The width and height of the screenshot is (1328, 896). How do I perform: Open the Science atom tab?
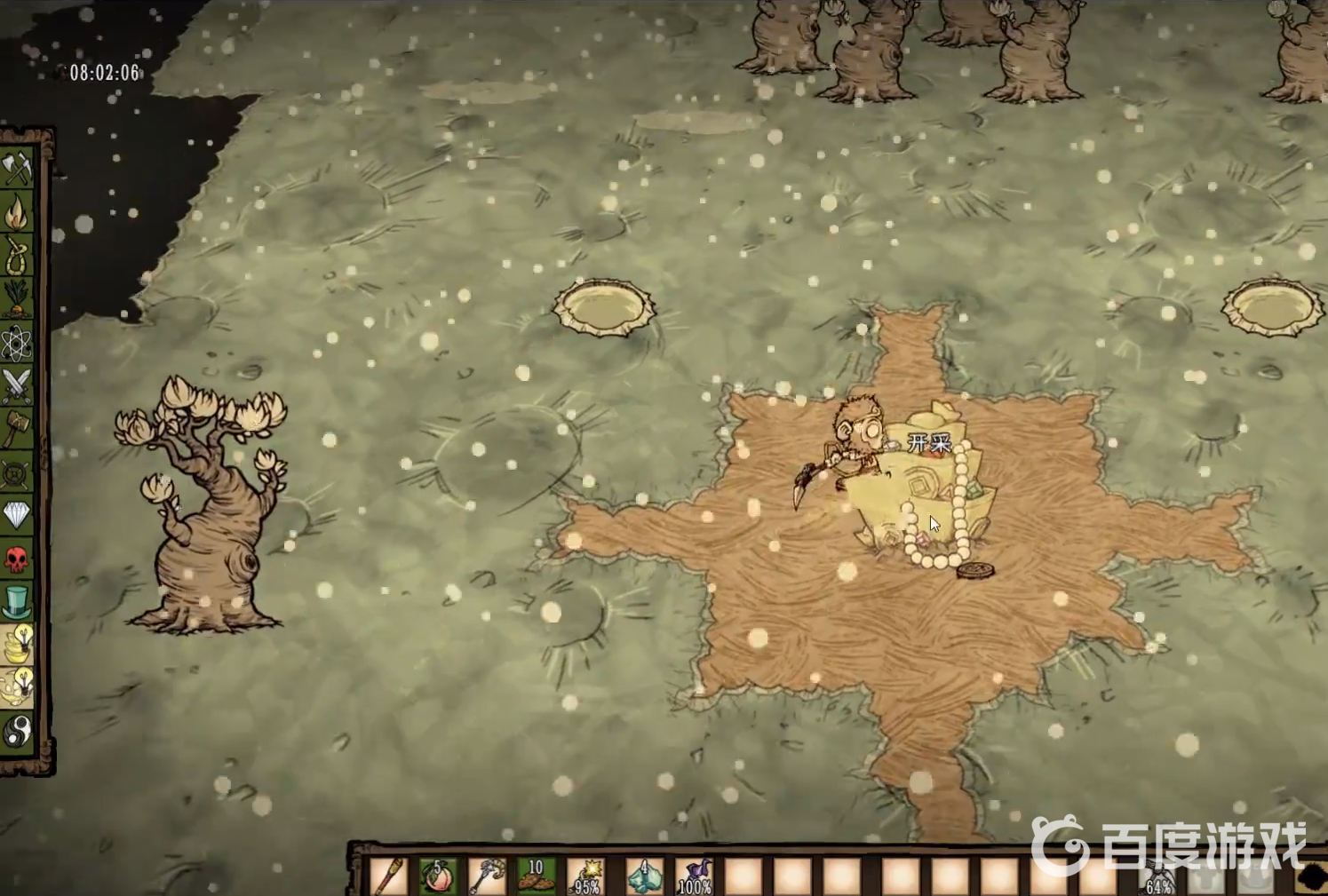point(17,343)
